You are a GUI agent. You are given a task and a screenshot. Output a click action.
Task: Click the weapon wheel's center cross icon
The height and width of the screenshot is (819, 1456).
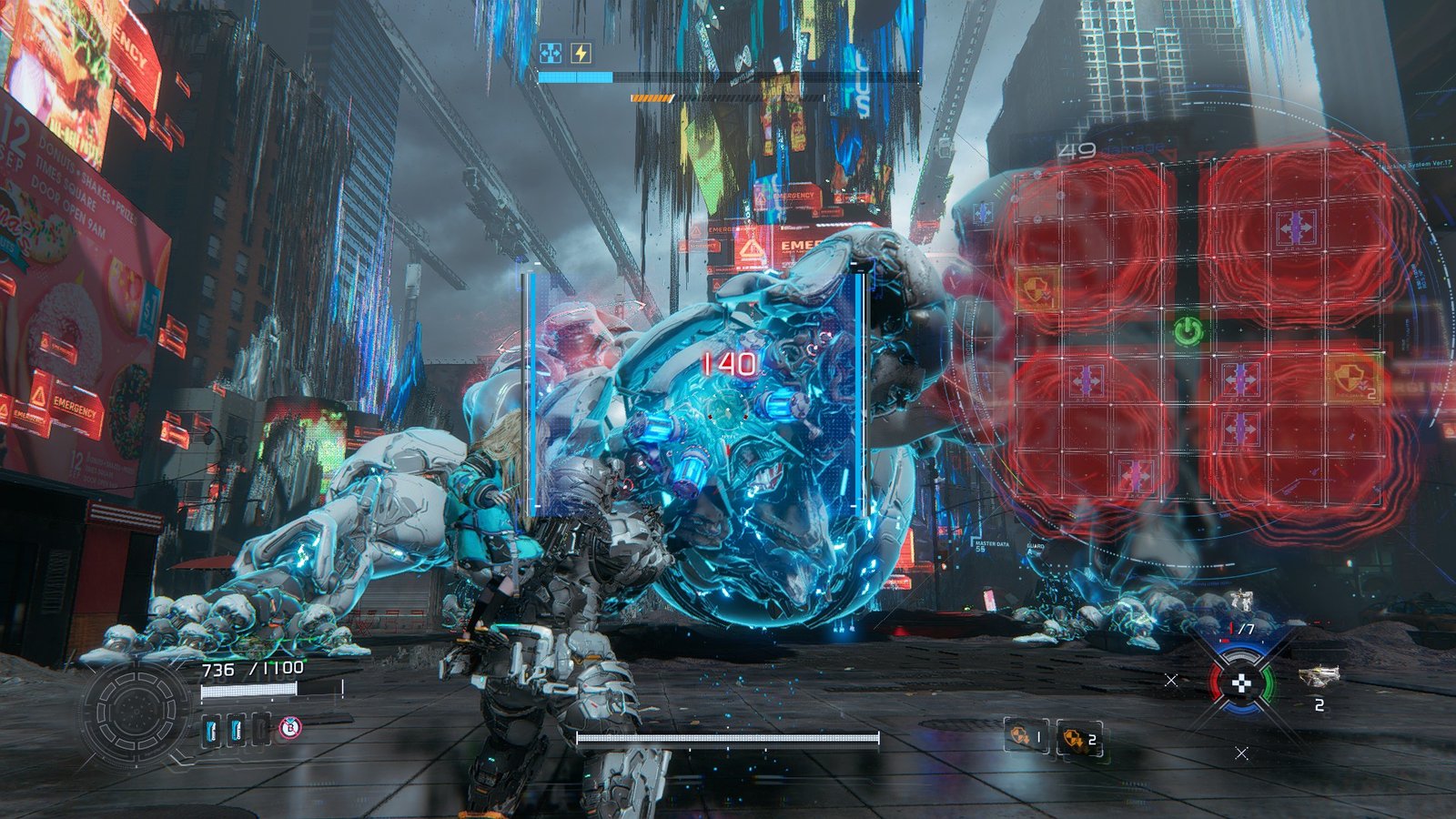[1242, 684]
